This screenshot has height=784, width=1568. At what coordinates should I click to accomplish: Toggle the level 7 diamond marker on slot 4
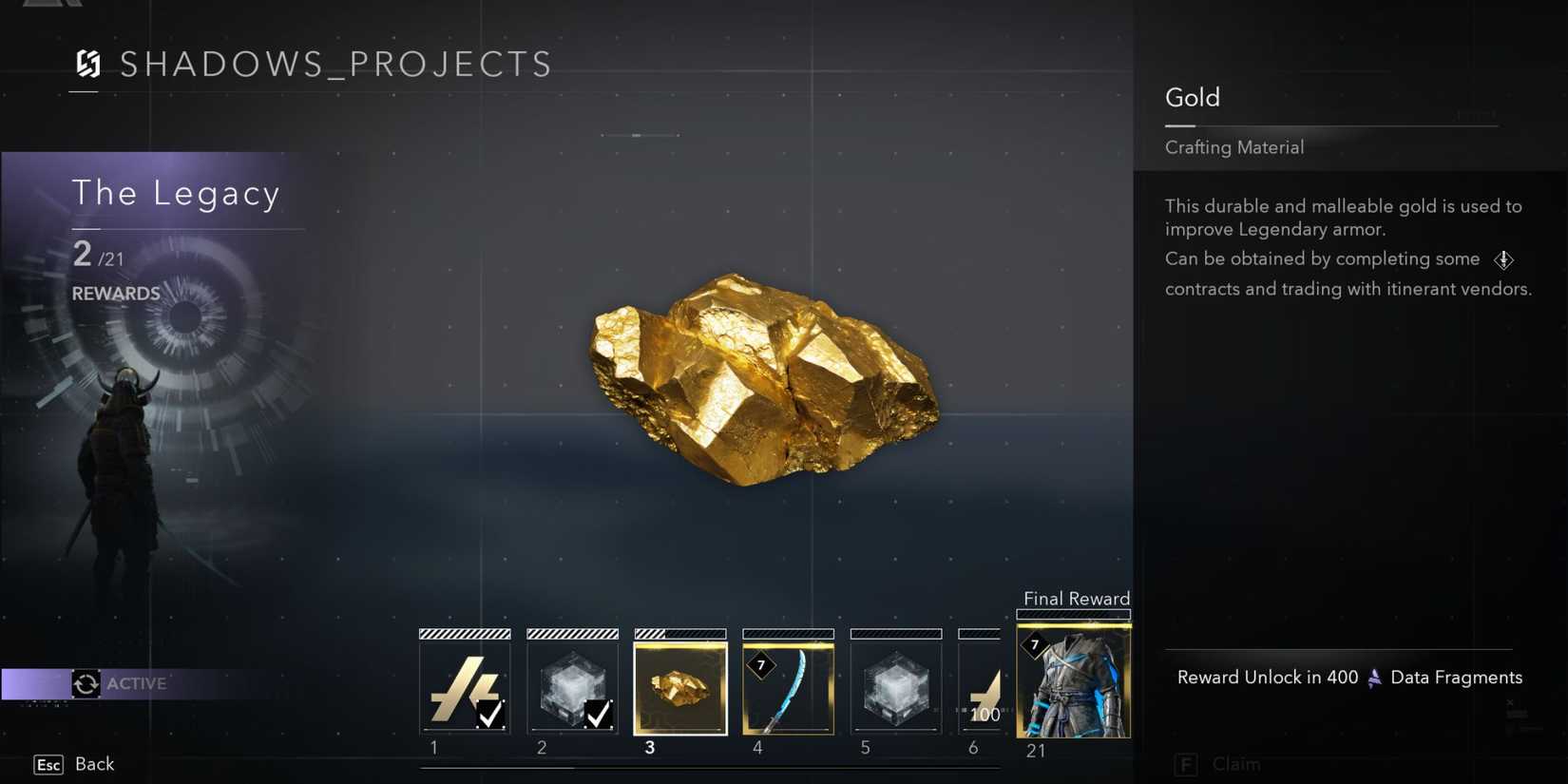(759, 666)
